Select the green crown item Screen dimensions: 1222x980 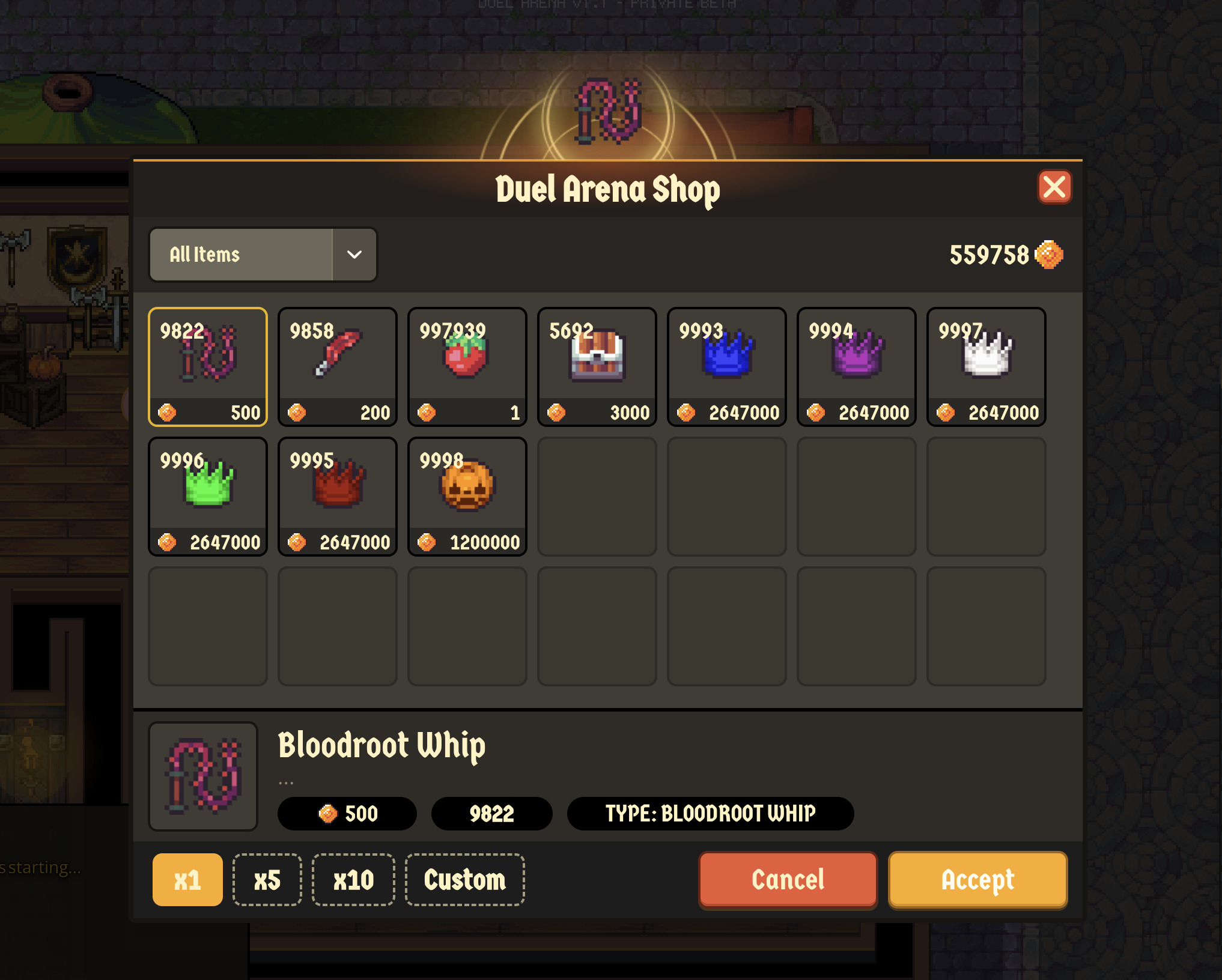[x=208, y=496]
